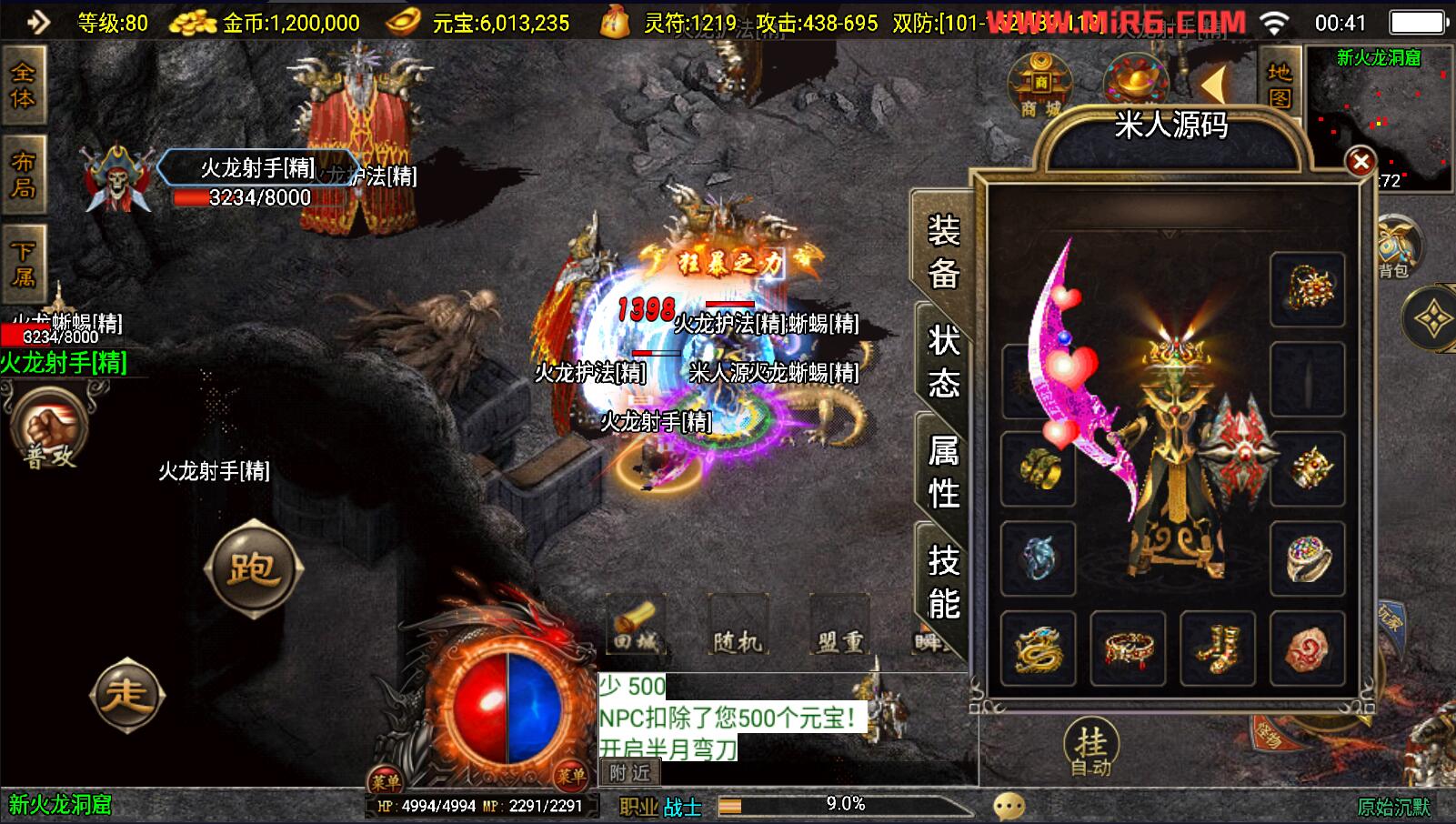Switch to the 装备 tab
Image resolution: width=1456 pixels, height=824 pixels.
(x=943, y=250)
